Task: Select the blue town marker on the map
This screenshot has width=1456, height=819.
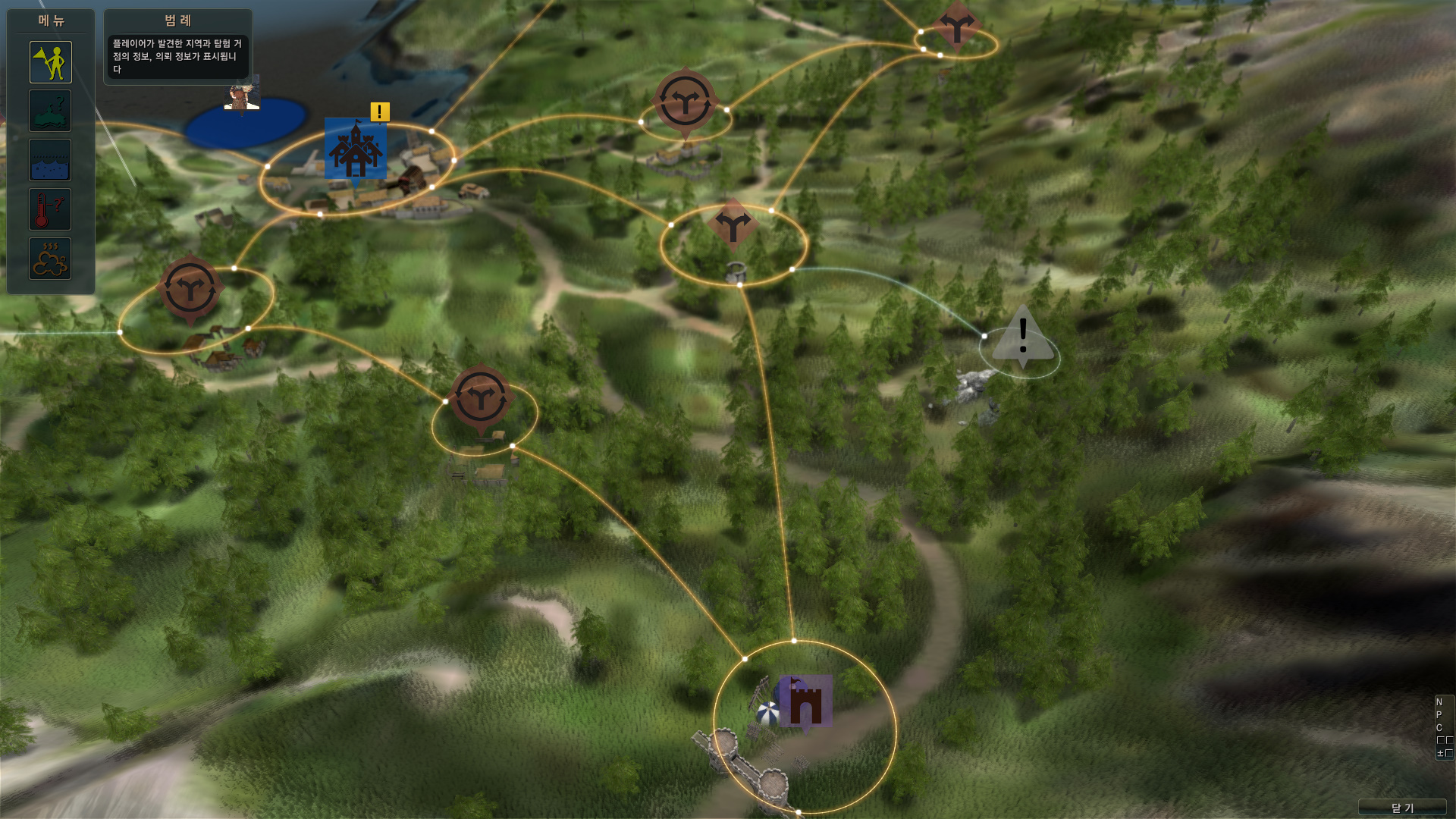Action: [355, 149]
